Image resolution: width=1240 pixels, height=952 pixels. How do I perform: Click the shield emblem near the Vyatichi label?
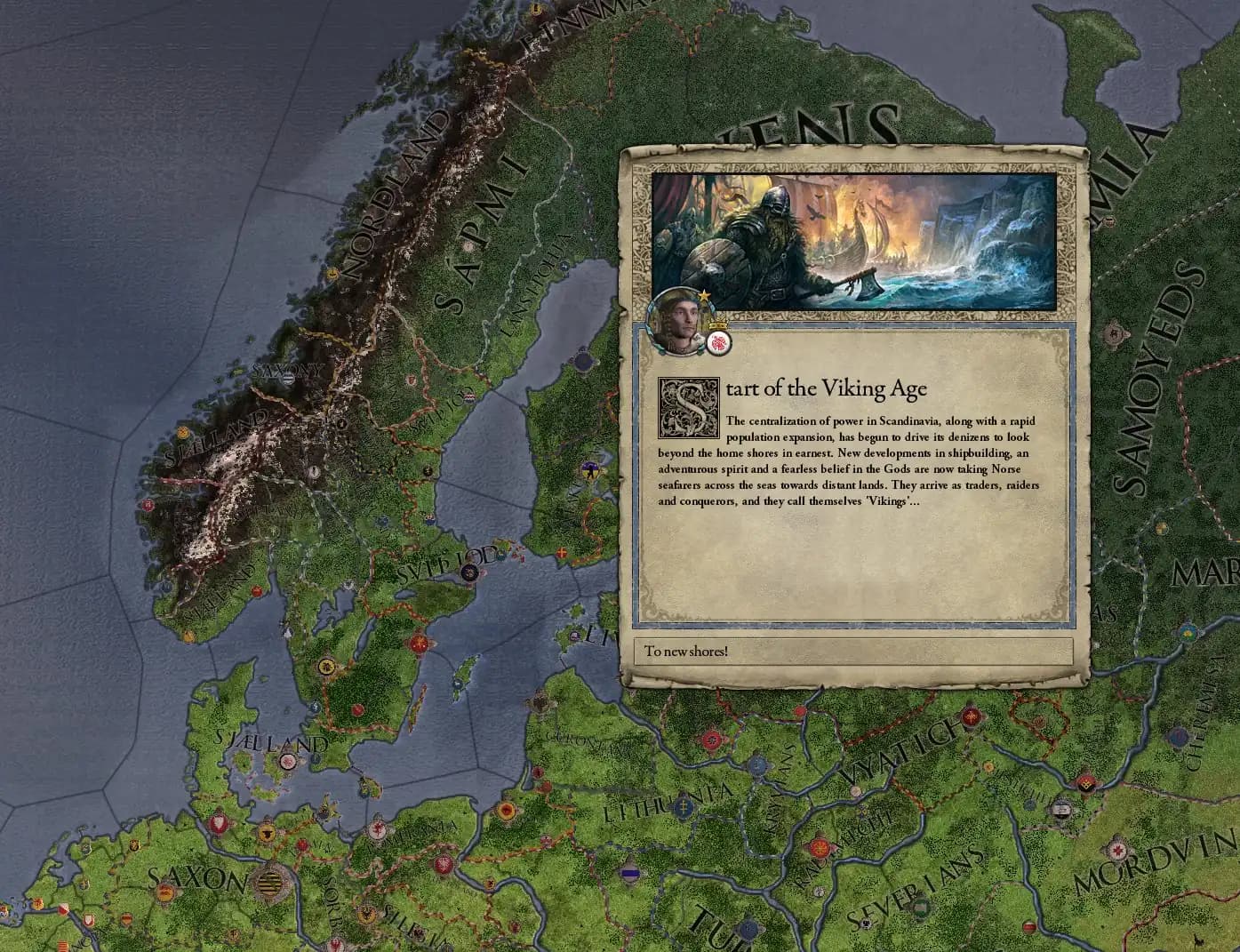coord(855,790)
